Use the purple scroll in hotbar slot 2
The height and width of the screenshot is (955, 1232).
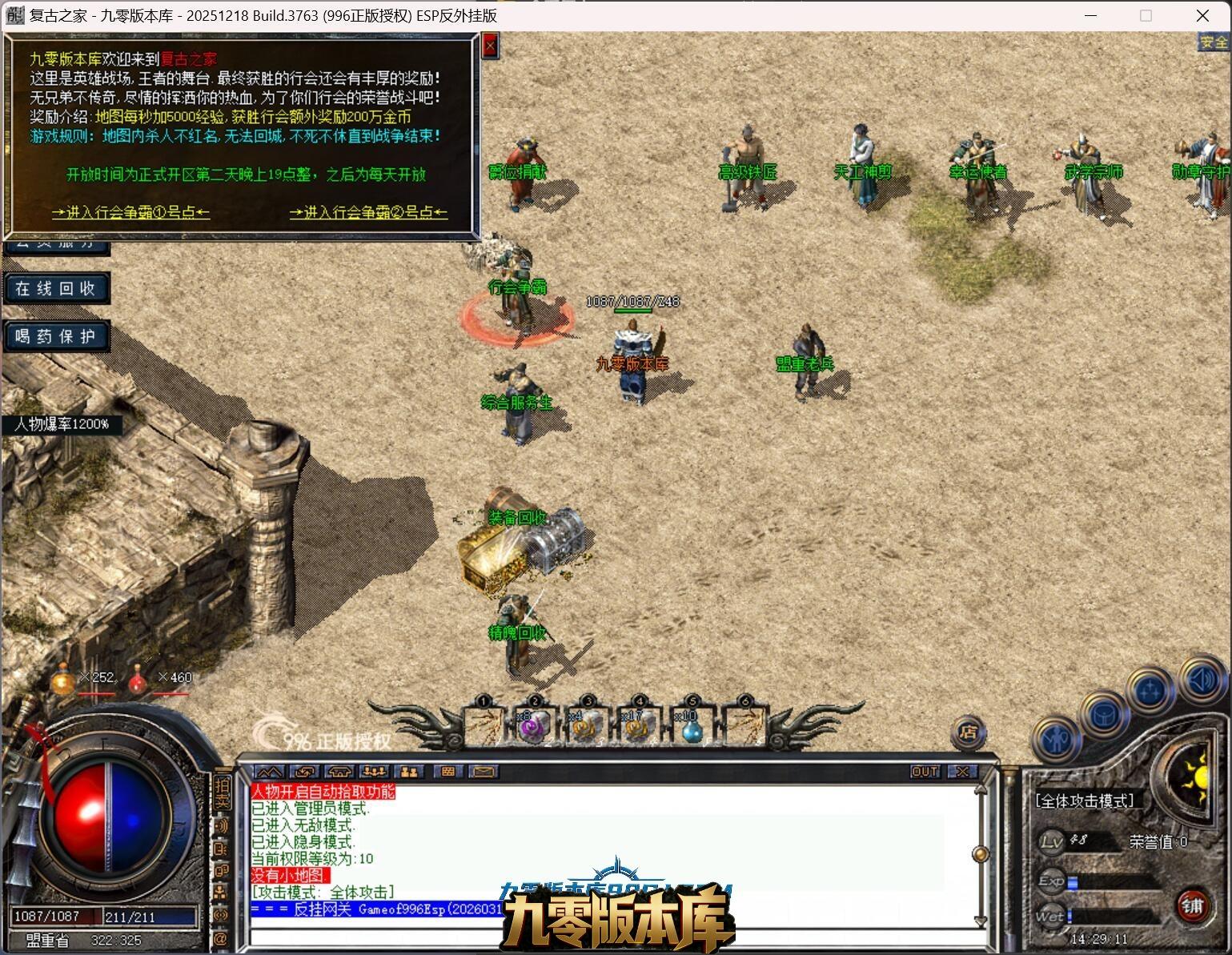(533, 725)
